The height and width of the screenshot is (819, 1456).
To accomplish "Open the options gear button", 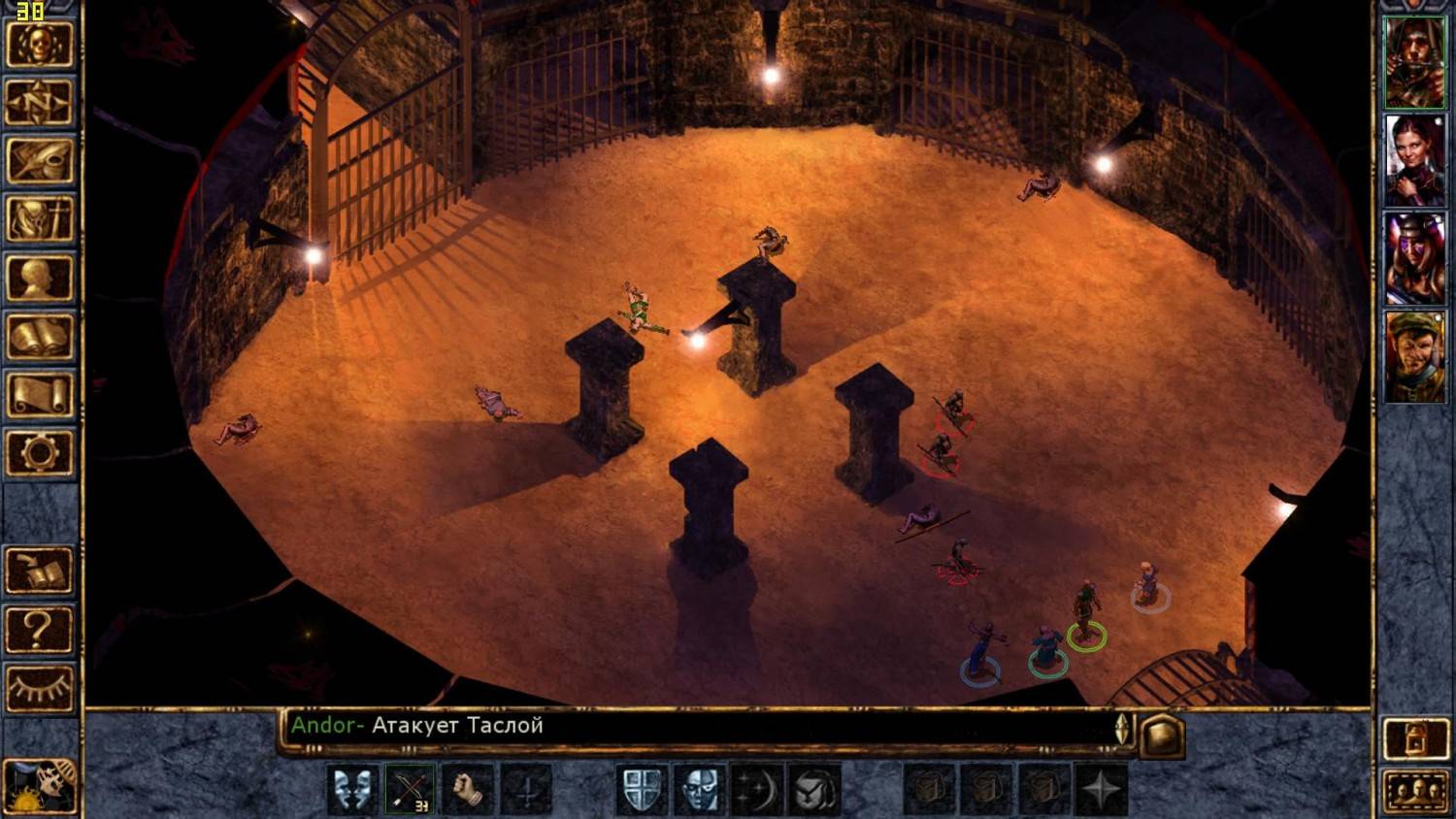I will pyautogui.click(x=40, y=453).
